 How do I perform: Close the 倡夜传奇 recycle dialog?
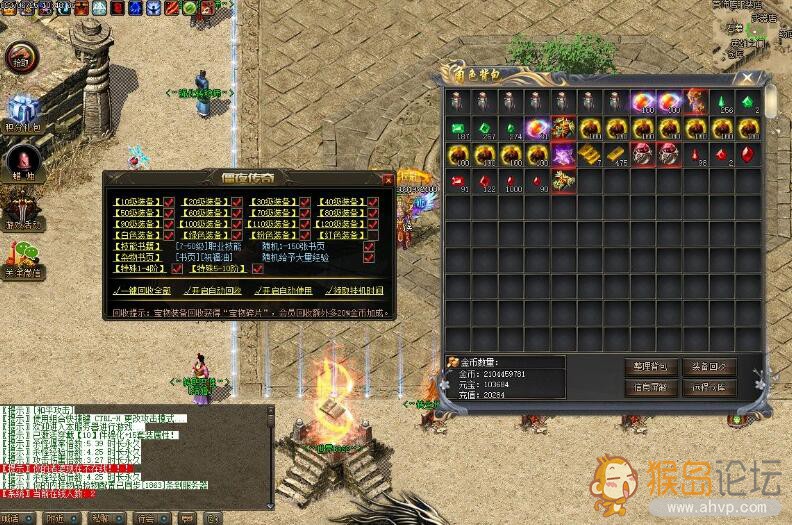[388, 179]
